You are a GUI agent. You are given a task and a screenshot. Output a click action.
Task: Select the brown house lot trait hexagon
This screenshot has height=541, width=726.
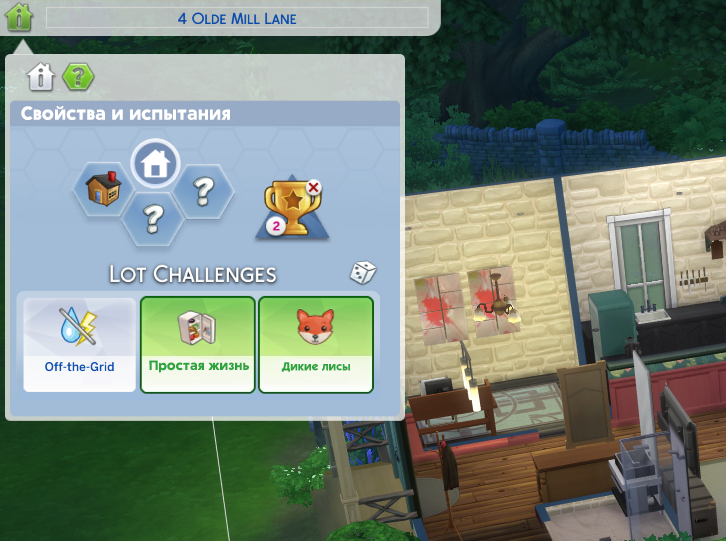[x=103, y=188]
